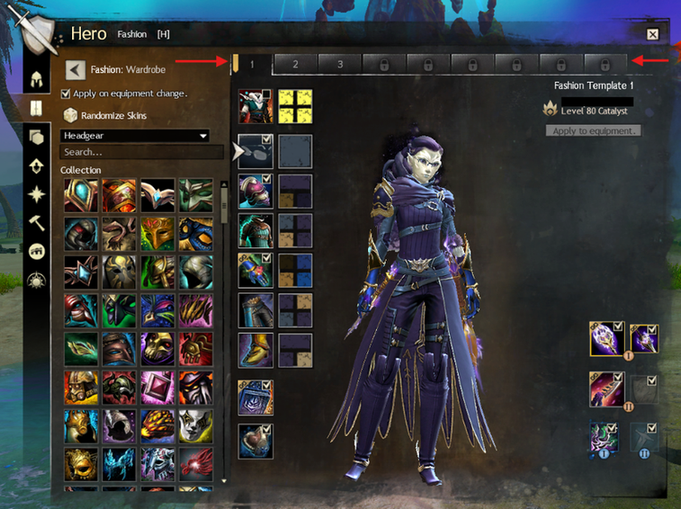Select fashion template tab 1
Screen dimensions: 681x509
[x=252, y=64]
